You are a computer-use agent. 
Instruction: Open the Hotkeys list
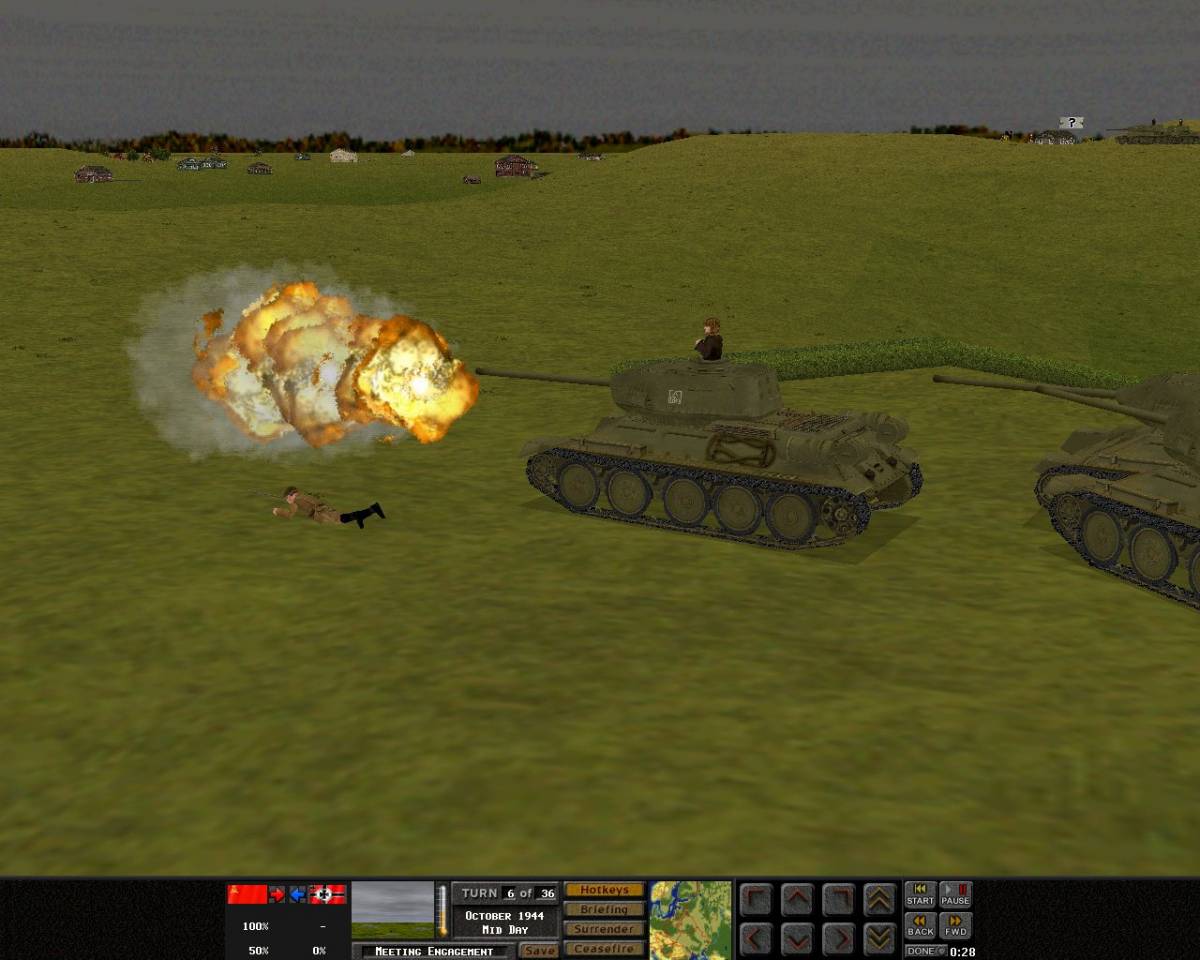tap(604, 890)
